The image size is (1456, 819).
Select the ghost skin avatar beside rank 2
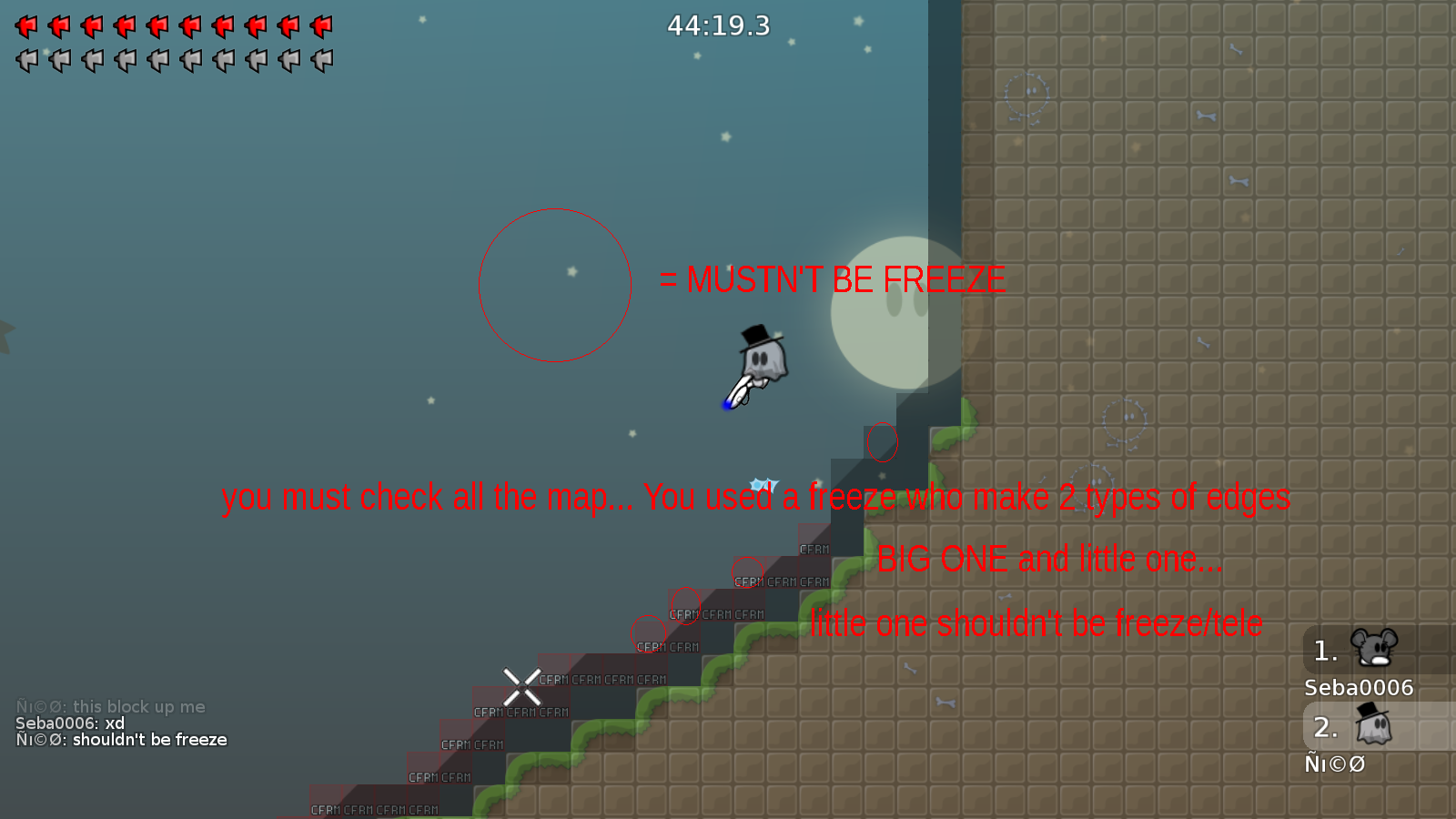coord(1374,725)
